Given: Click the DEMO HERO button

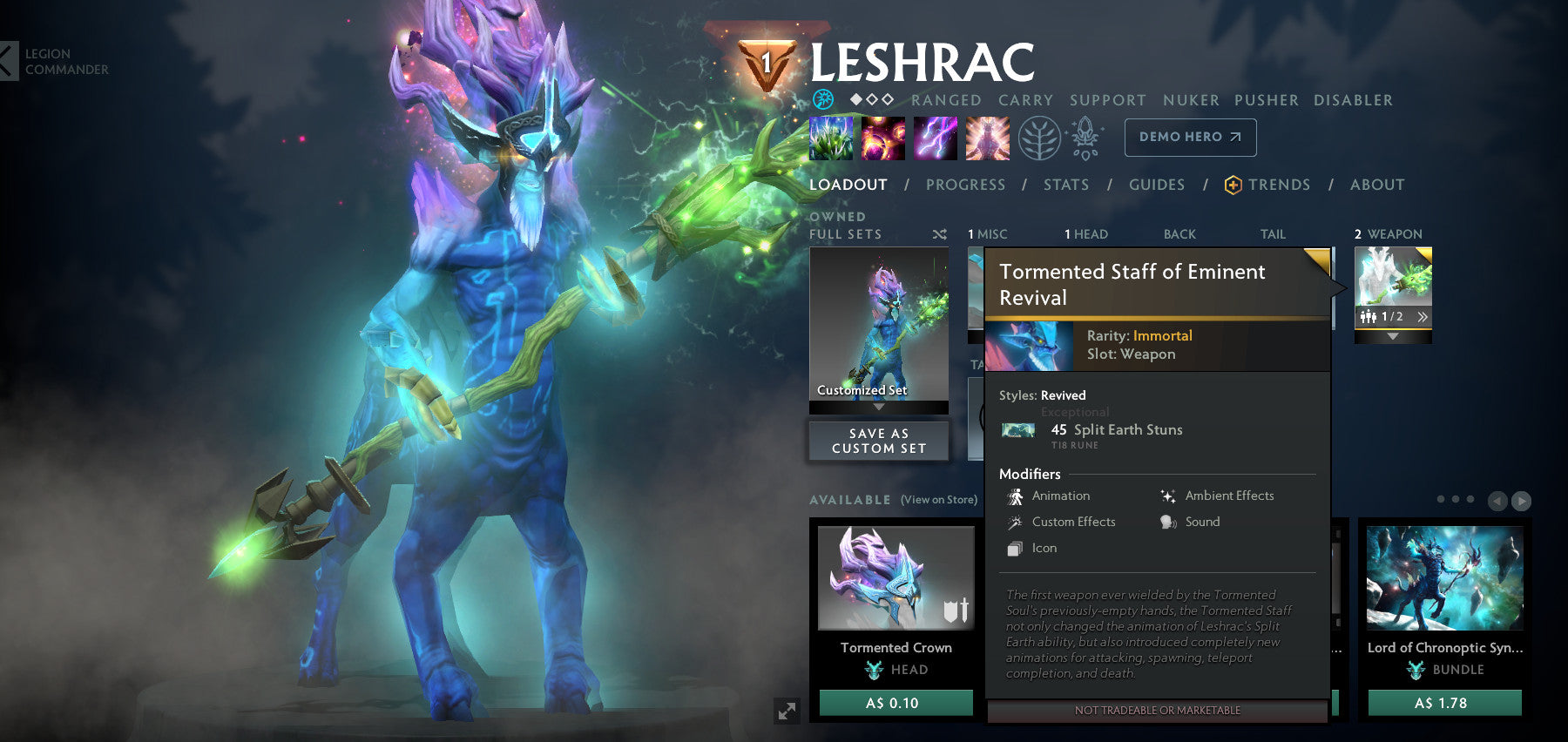Looking at the screenshot, I should click(x=1190, y=137).
